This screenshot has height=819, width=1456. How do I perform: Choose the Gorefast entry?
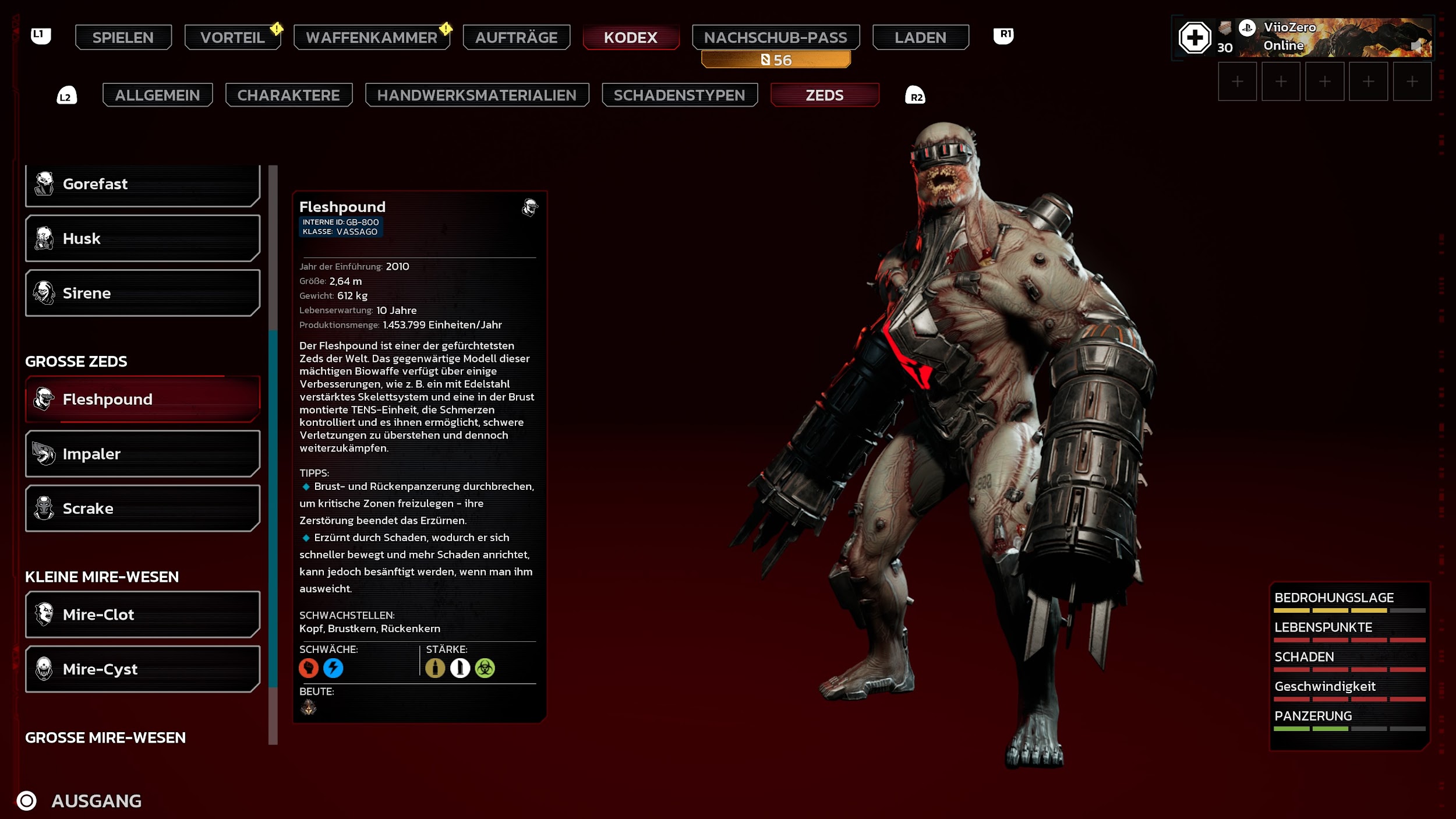[142, 184]
